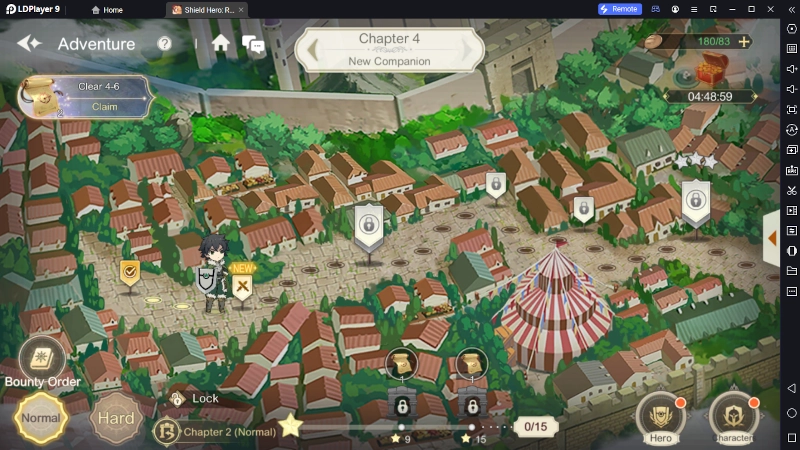Open the Character menu
This screenshot has height=450, width=800.
[x=733, y=418]
